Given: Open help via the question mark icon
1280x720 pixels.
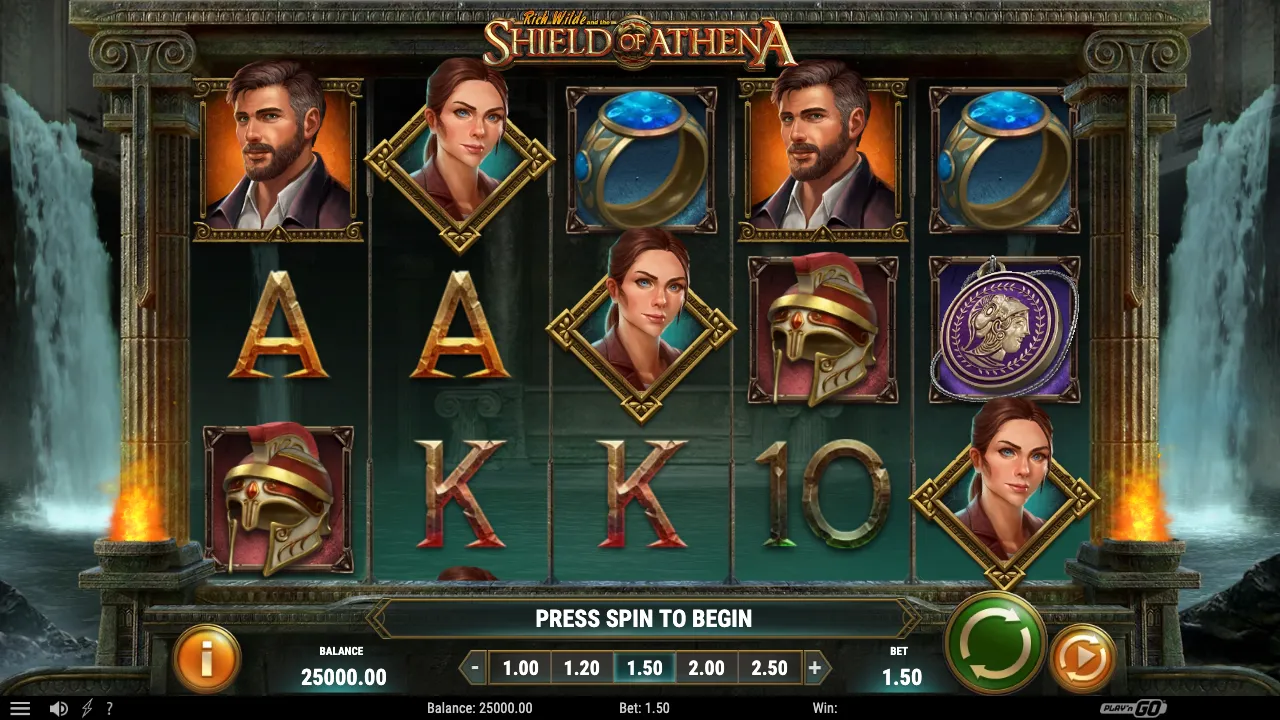Looking at the screenshot, I should [x=110, y=707].
